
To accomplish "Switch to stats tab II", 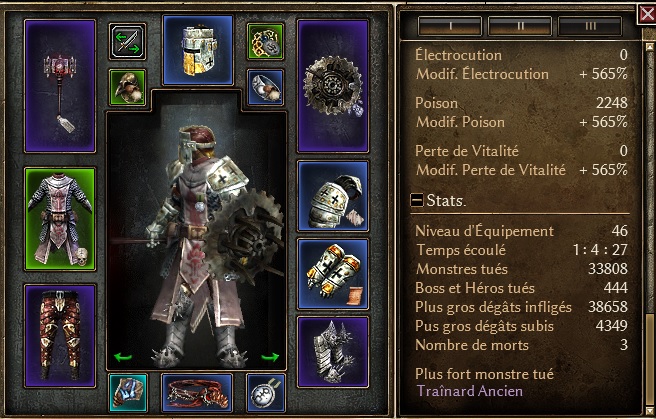I will point(520,22).
